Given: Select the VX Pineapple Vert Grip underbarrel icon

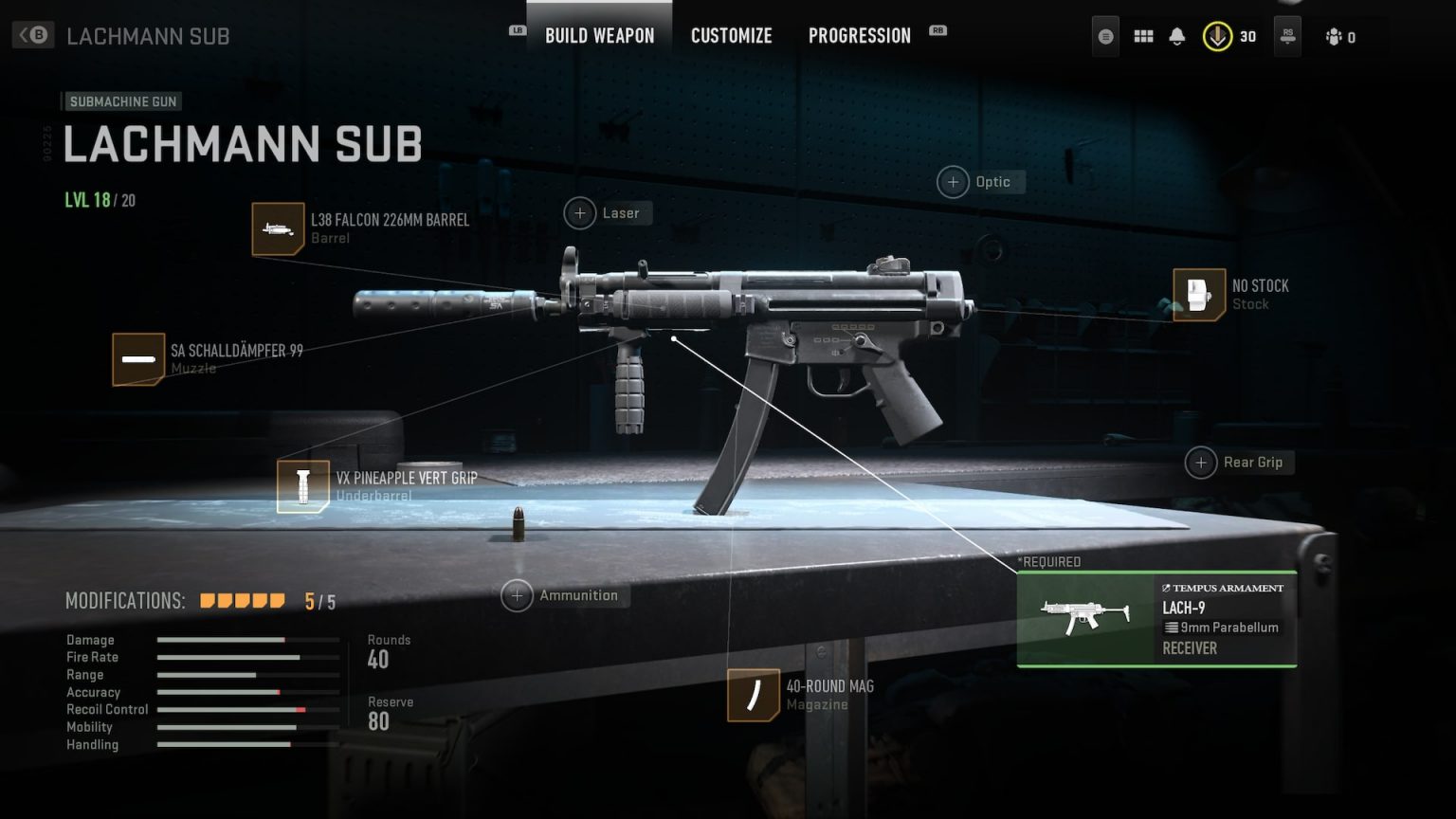Looking at the screenshot, I should coord(302,485).
